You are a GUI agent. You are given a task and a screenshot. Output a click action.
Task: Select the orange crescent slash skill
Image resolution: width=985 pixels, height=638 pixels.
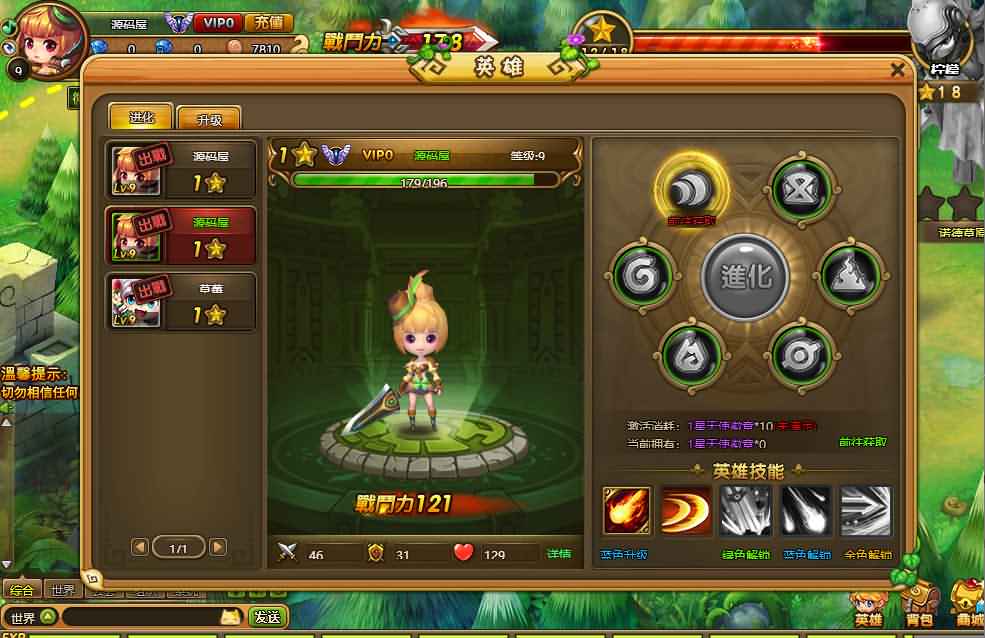686,511
